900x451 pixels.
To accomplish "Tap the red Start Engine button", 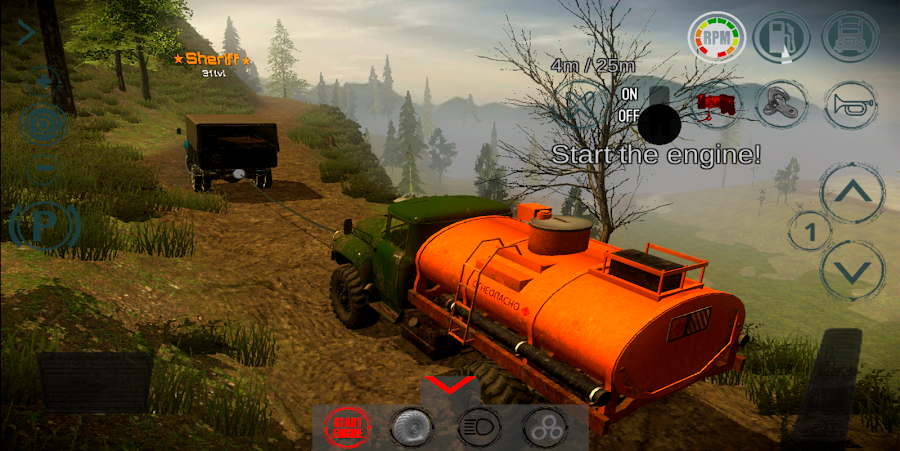I will coord(347,427).
